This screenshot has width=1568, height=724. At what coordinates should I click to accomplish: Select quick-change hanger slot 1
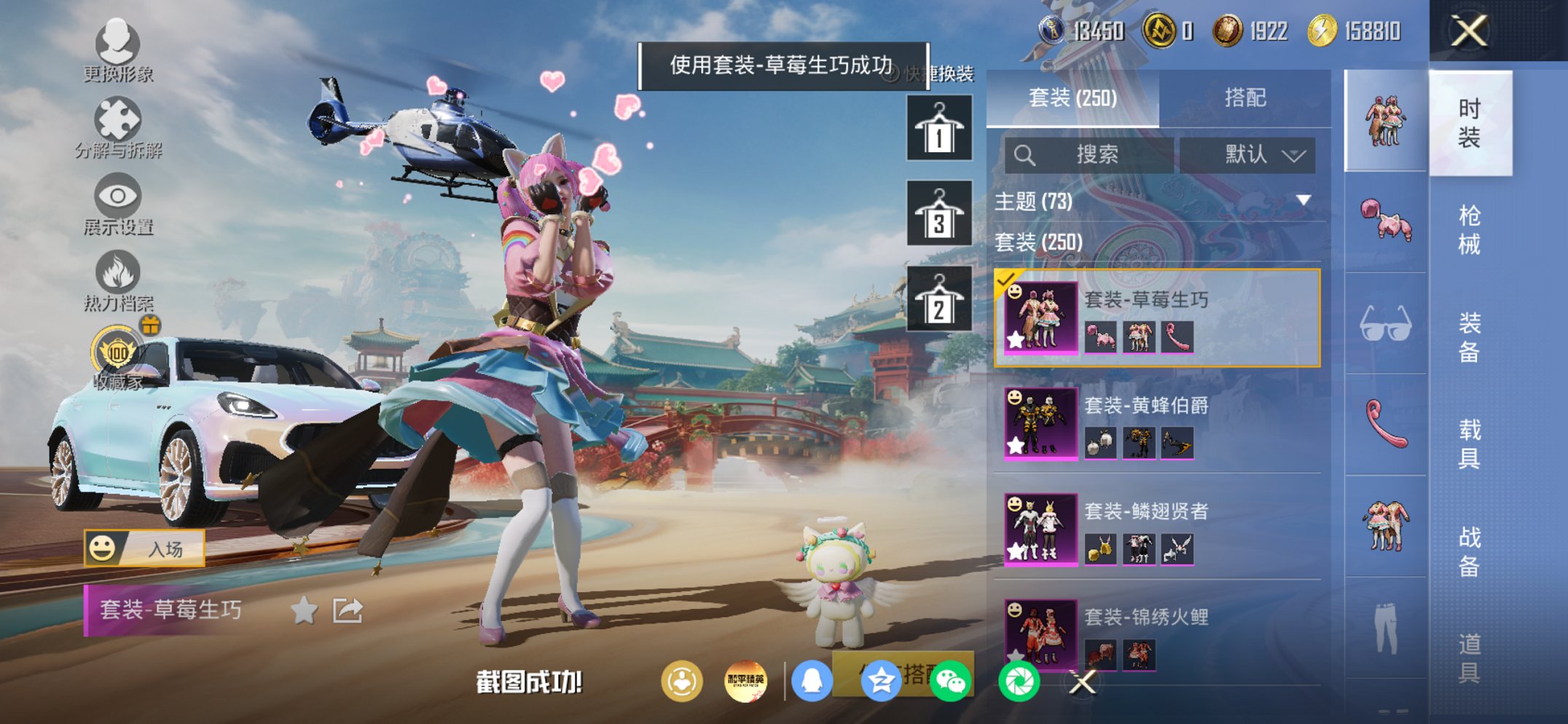pos(940,130)
